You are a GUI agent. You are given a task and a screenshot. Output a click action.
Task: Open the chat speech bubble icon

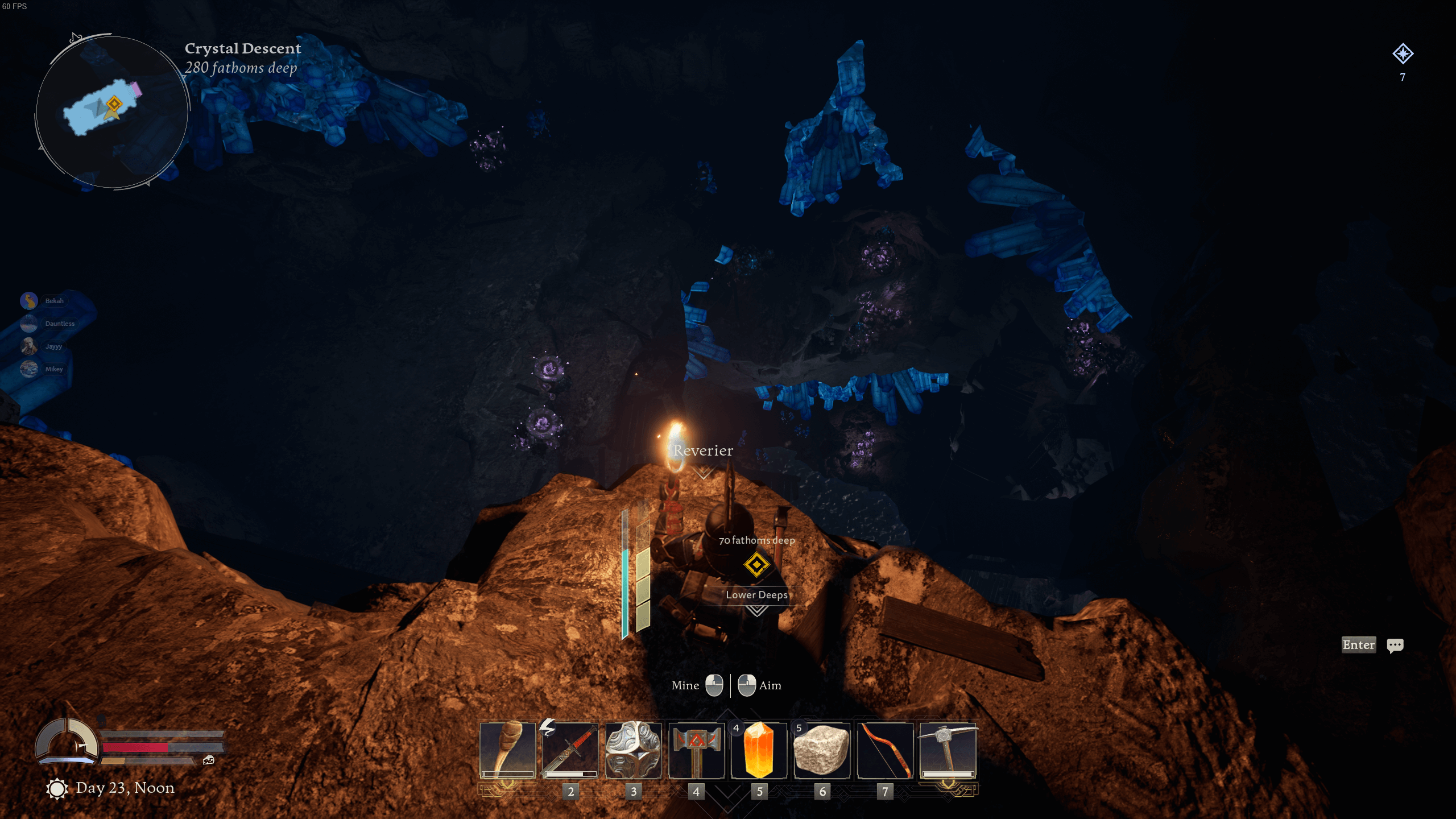click(x=1395, y=645)
